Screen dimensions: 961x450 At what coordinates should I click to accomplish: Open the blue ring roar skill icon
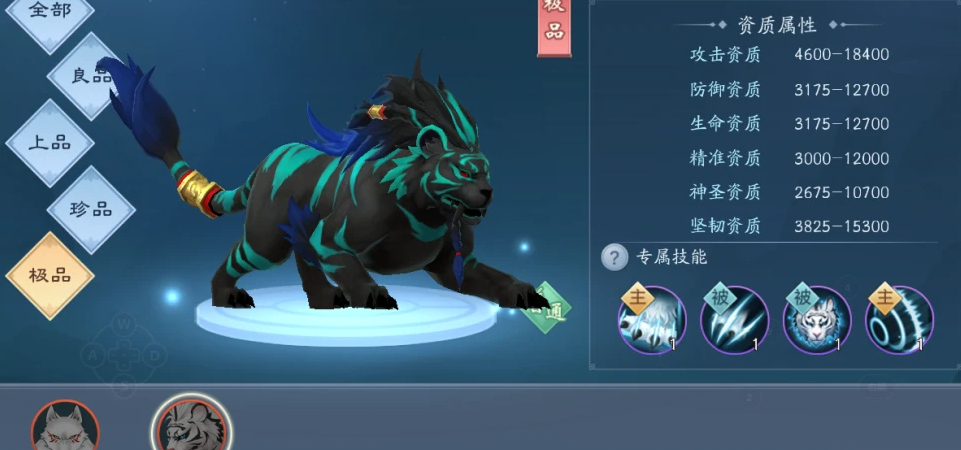click(899, 322)
